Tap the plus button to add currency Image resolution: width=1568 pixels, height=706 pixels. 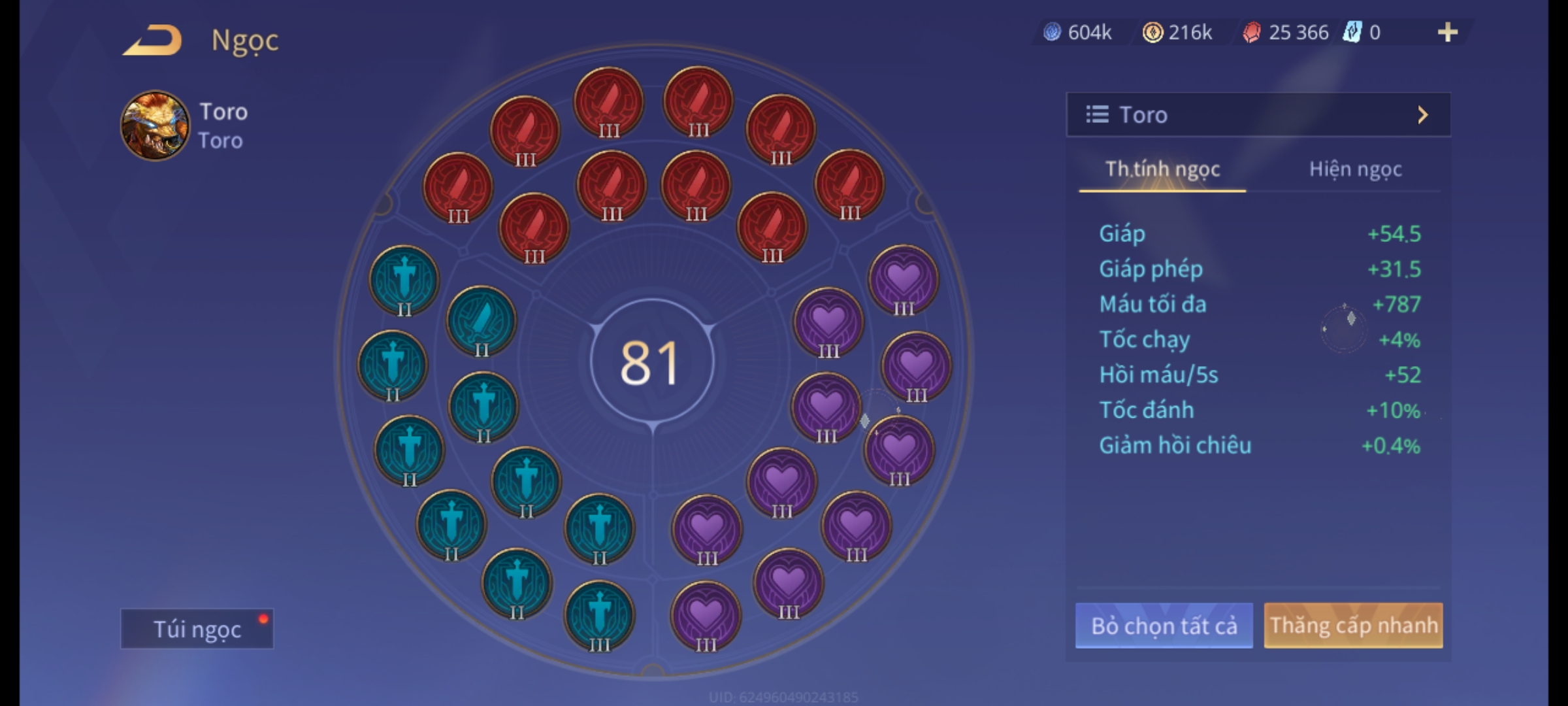(x=1447, y=32)
